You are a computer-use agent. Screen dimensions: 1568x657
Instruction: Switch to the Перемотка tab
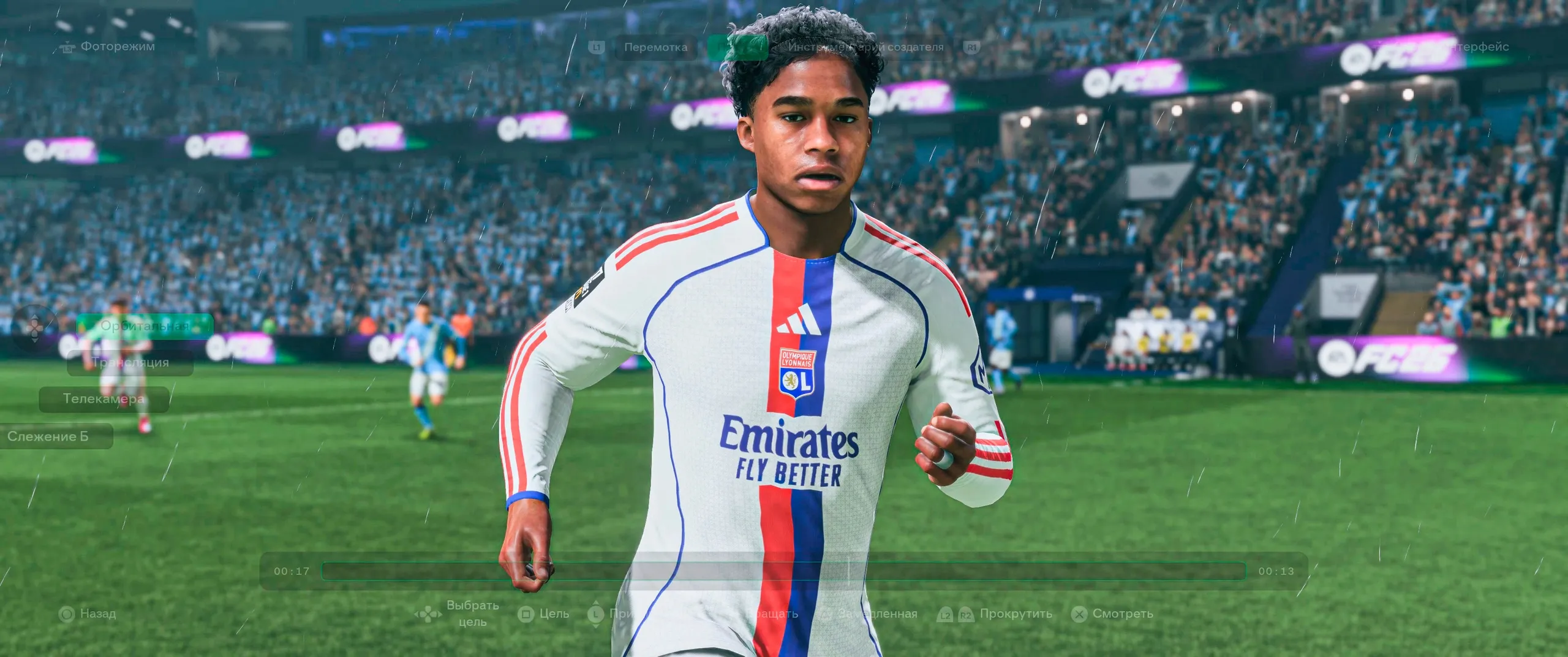coord(655,47)
